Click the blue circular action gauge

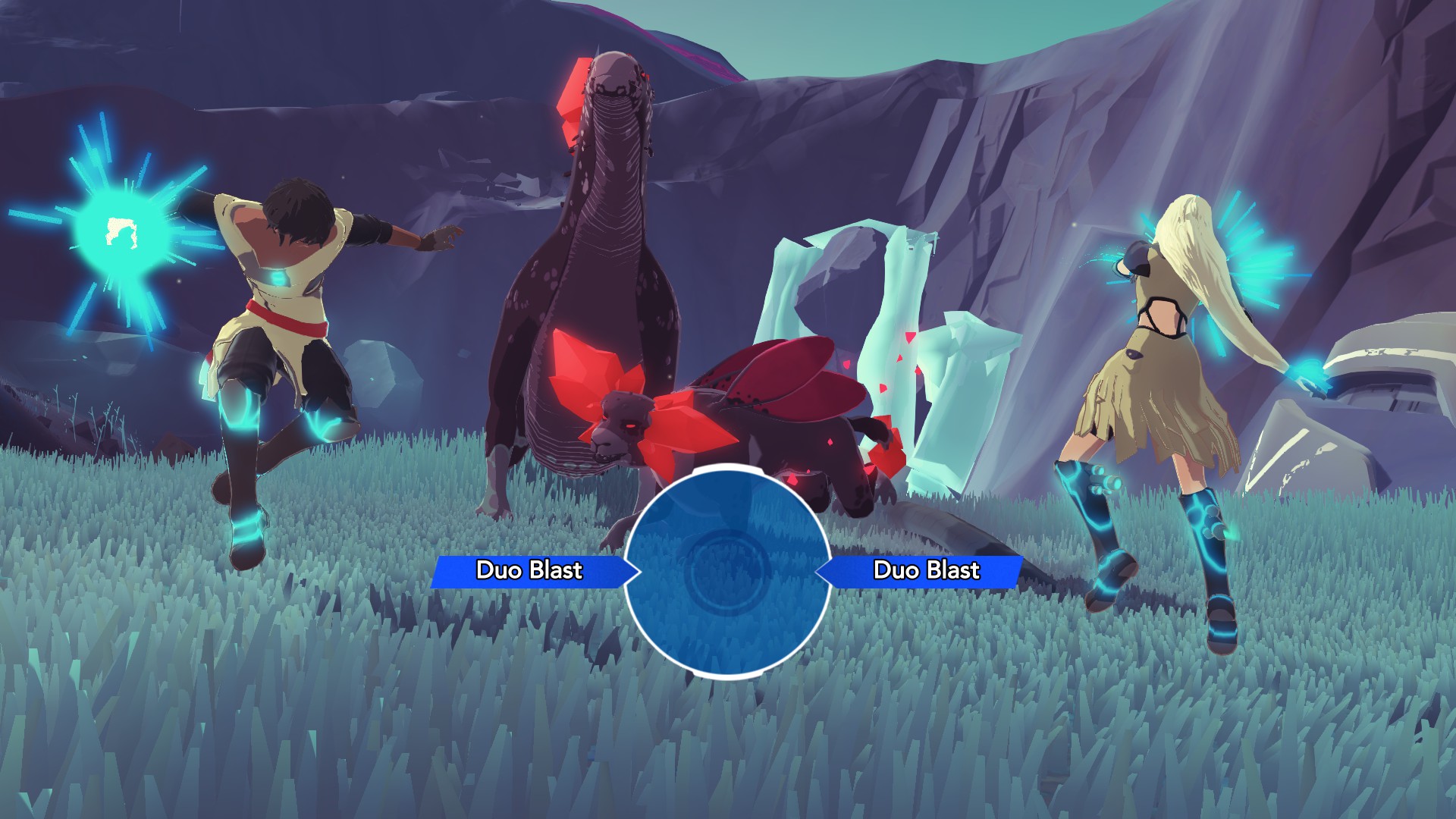726,571
